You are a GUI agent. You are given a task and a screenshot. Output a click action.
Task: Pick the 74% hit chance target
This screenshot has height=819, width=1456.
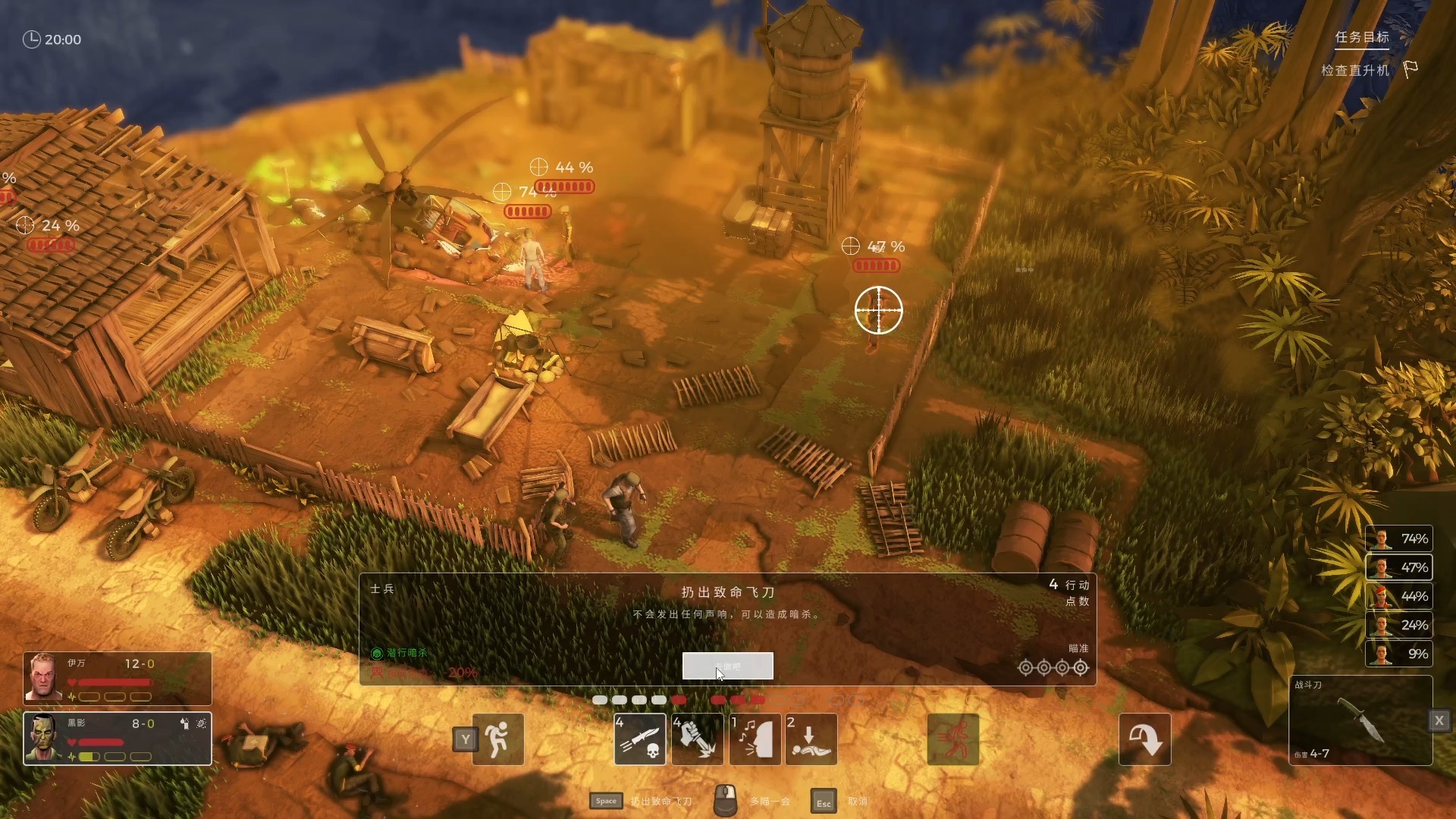click(x=1399, y=538)
